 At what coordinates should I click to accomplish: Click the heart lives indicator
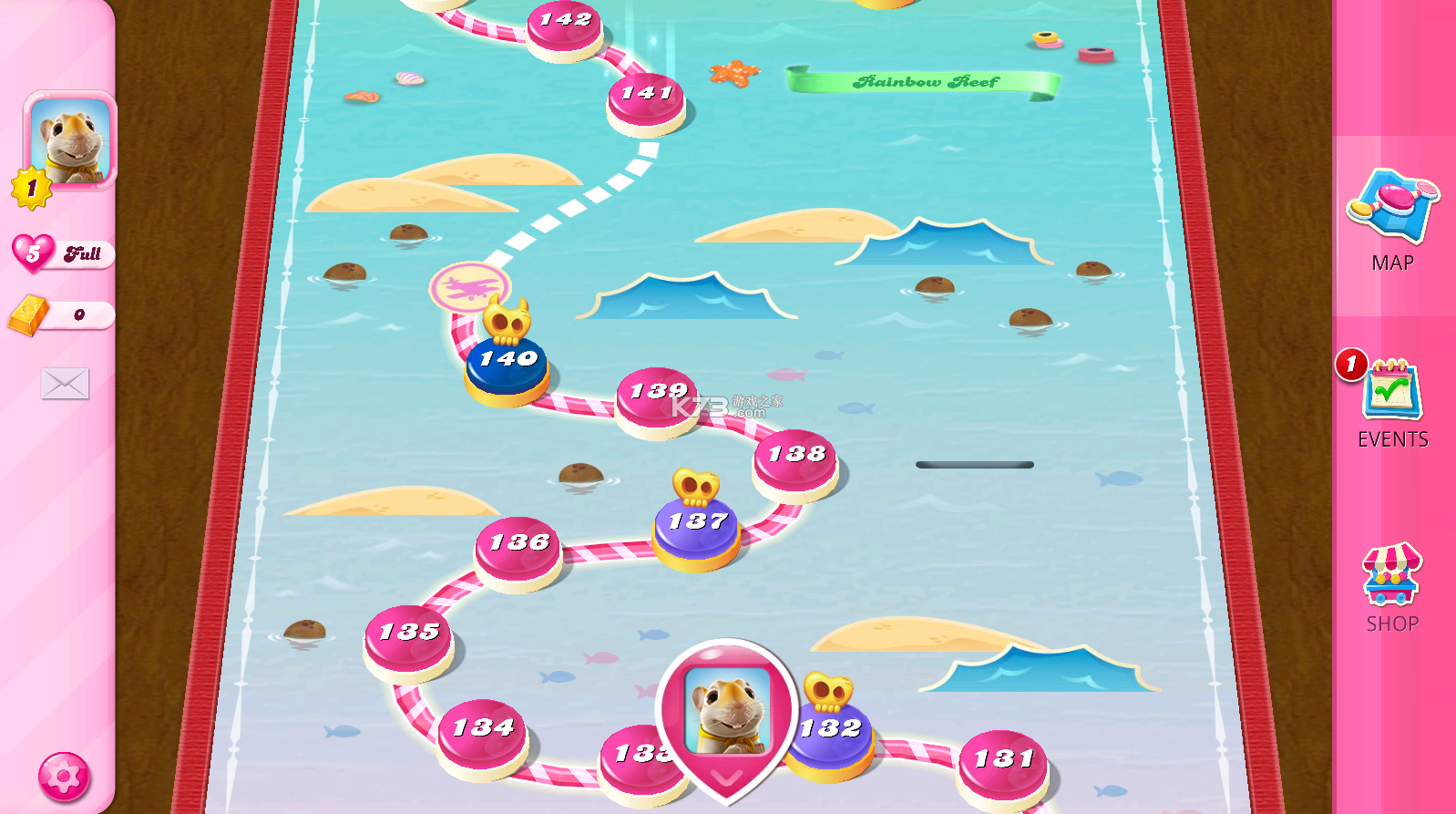(33, 253)
